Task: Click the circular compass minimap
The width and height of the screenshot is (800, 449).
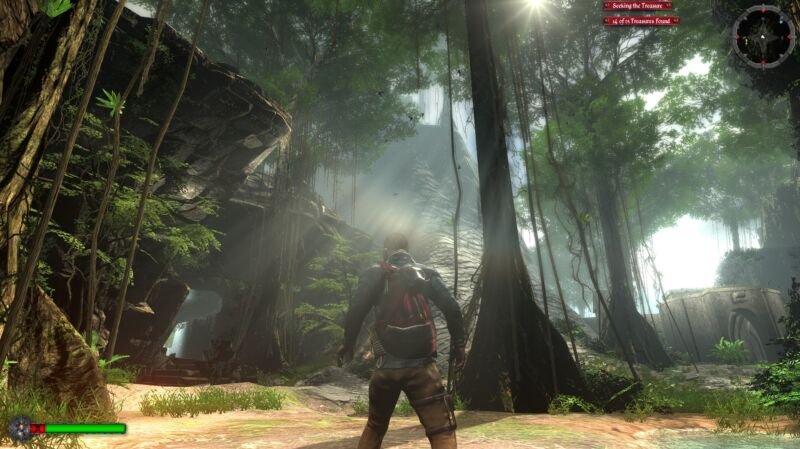Action: tap(763, 36)
